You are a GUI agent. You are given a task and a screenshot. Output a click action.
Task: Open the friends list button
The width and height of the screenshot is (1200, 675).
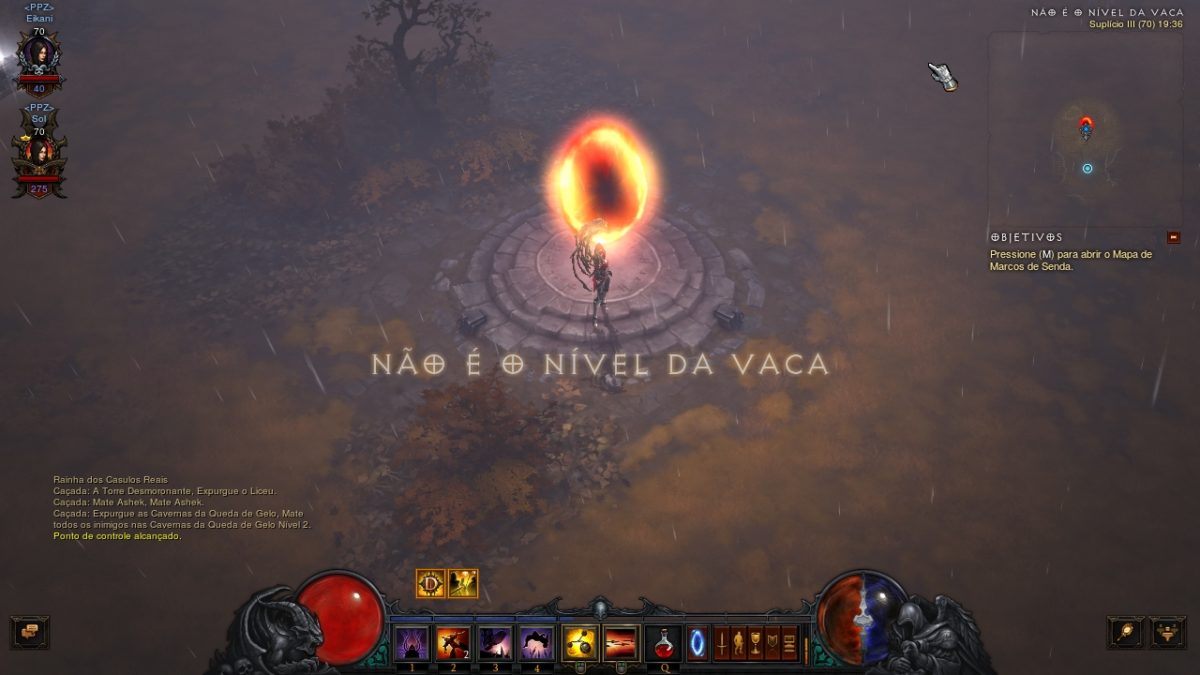point(1167,631)
